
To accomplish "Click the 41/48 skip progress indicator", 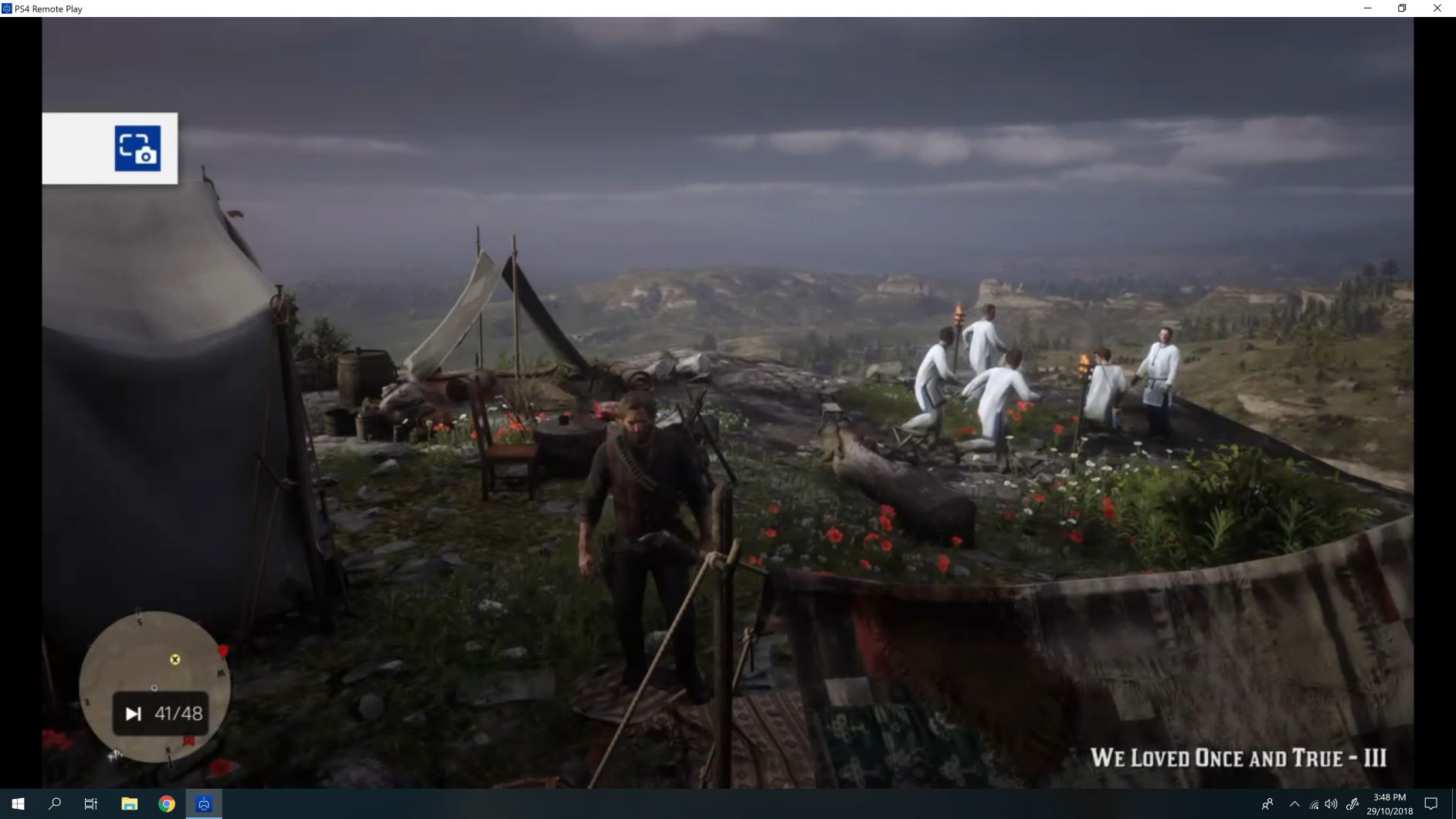I will (x=159, y=712).
